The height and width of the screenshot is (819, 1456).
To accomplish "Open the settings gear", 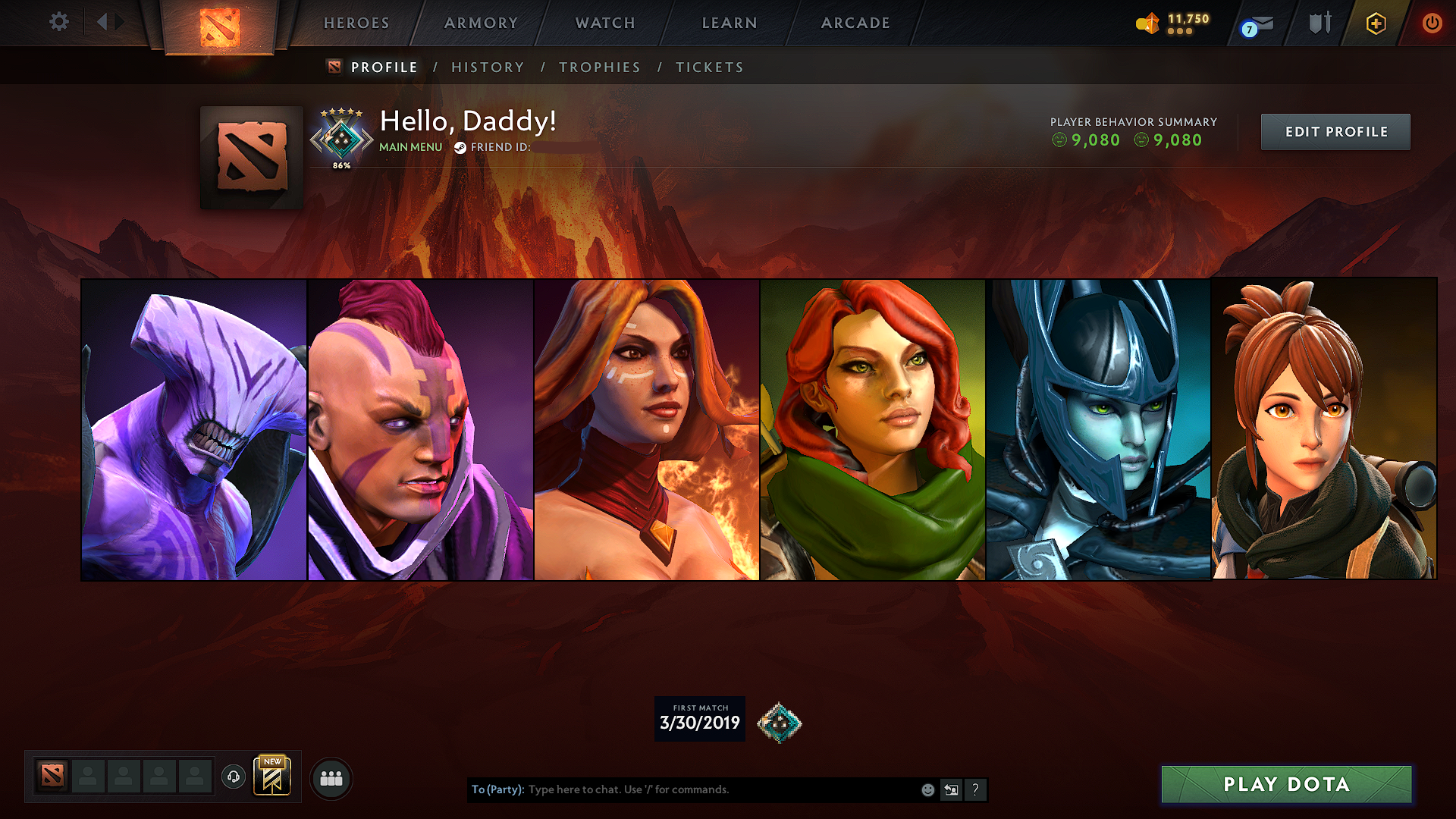I will [x=58, y=22].
